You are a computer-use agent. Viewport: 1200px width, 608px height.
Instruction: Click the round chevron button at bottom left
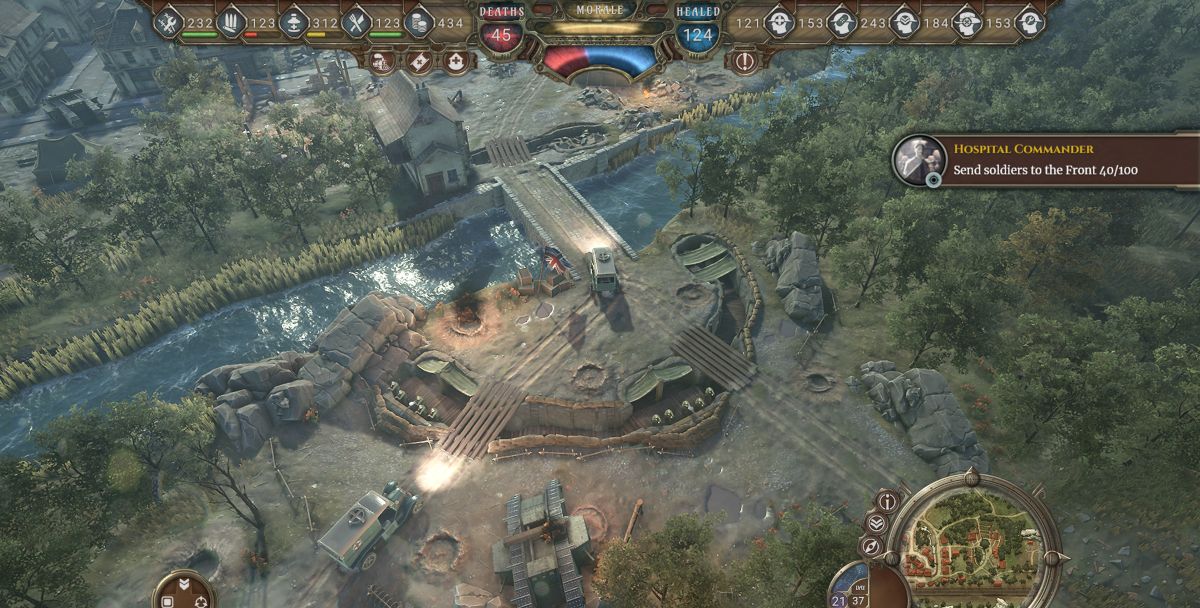[184, 590]
